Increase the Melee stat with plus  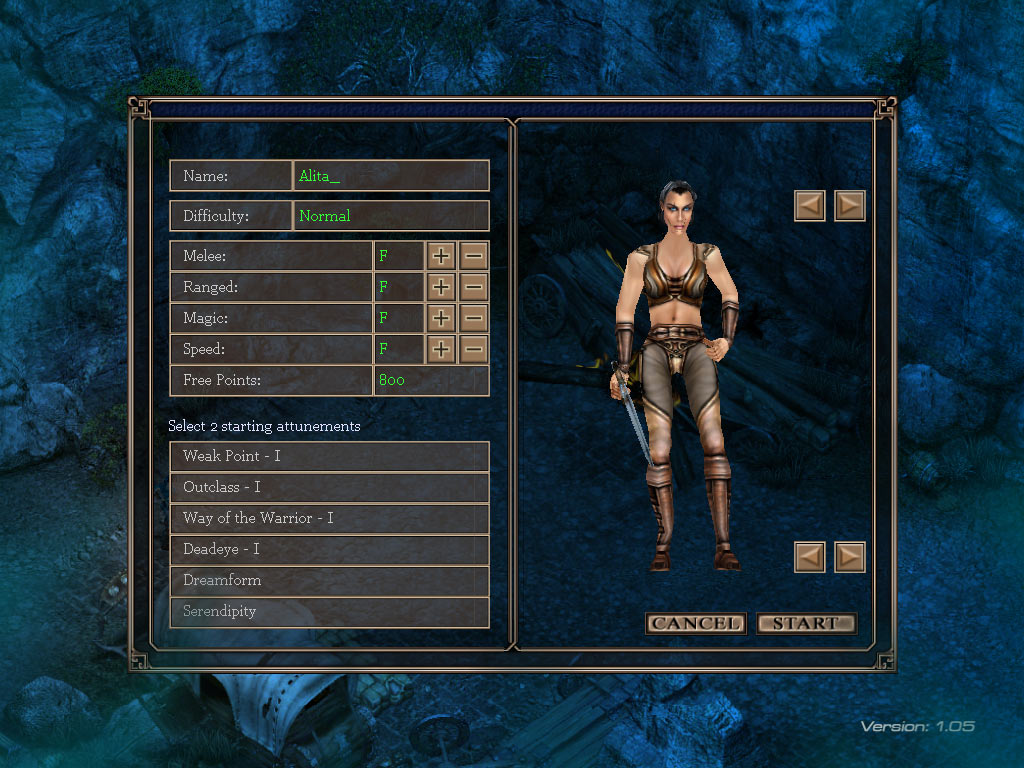coord(441,257)
